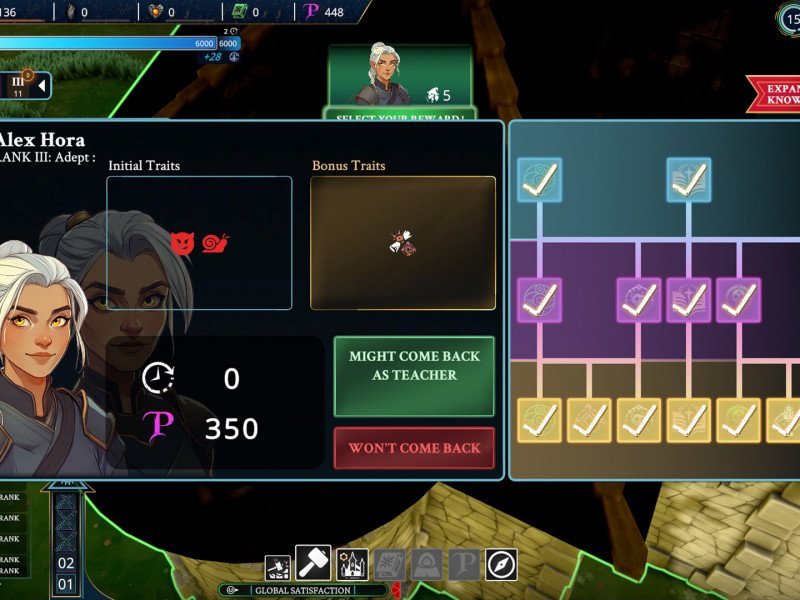Select the blue book skill node

click(689, 179)
